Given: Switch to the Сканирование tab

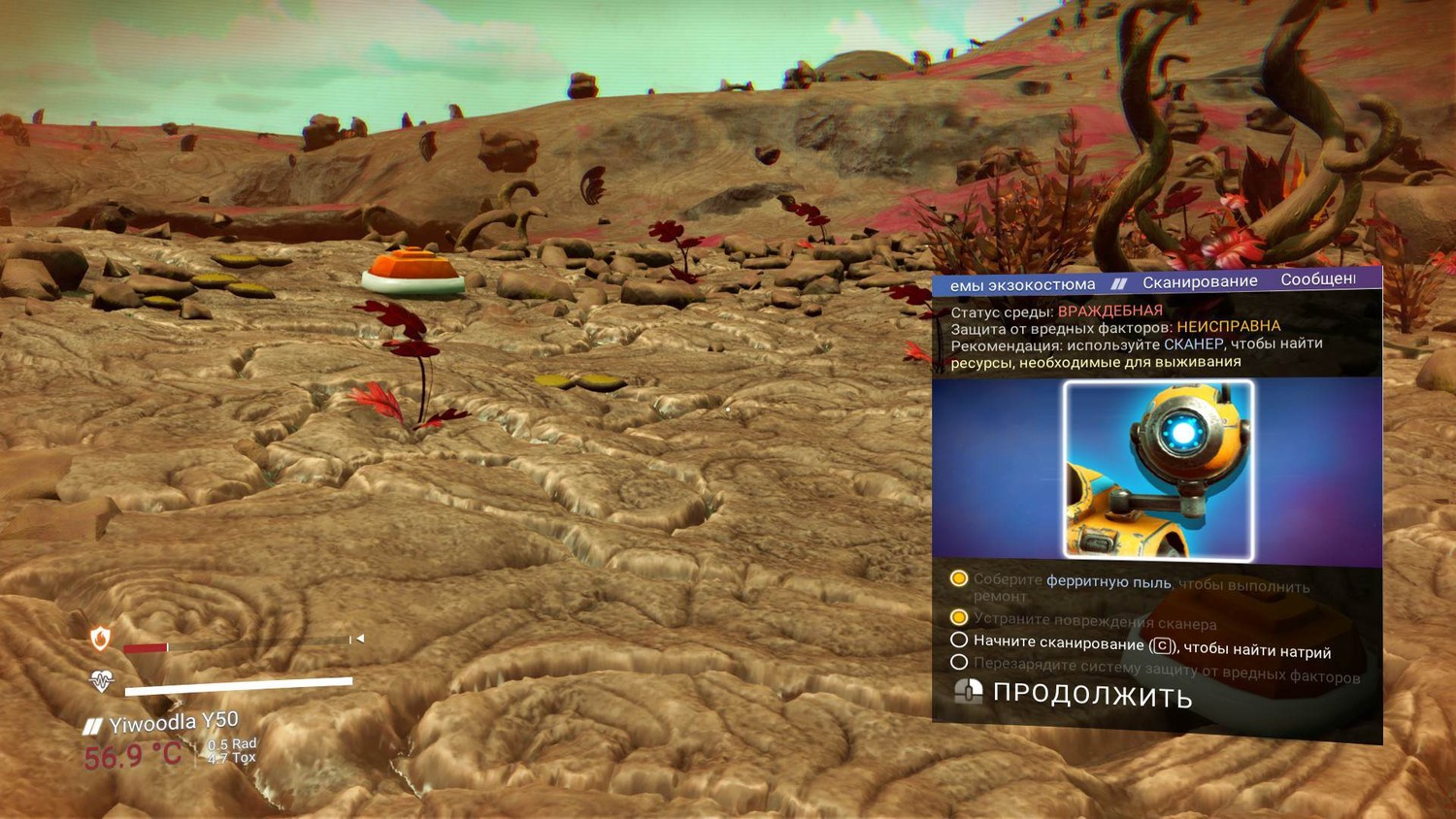Looking at the screenshot, I should click(1200, 281).
